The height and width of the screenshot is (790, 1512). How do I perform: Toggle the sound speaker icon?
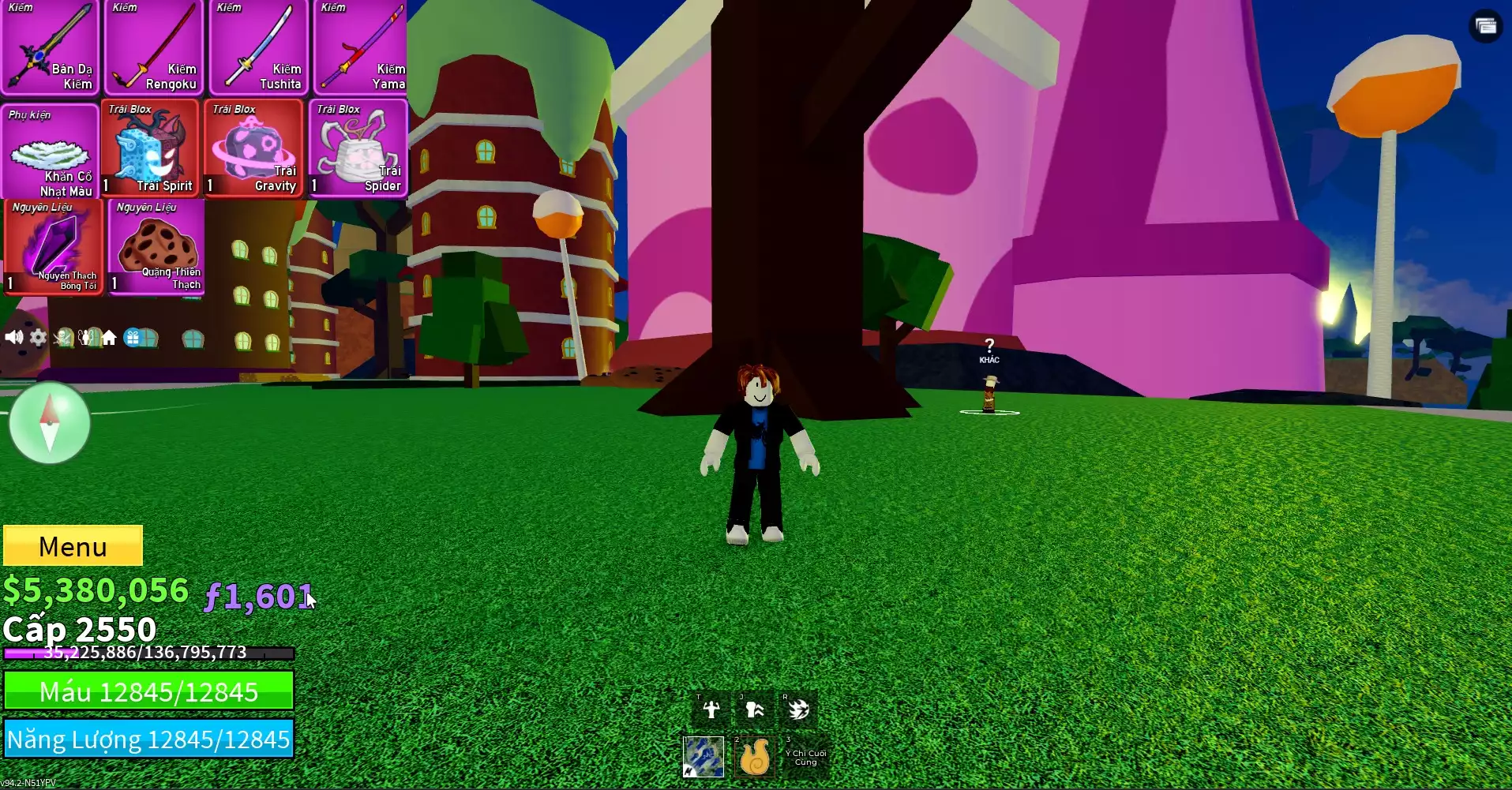(x=13, y=338)
